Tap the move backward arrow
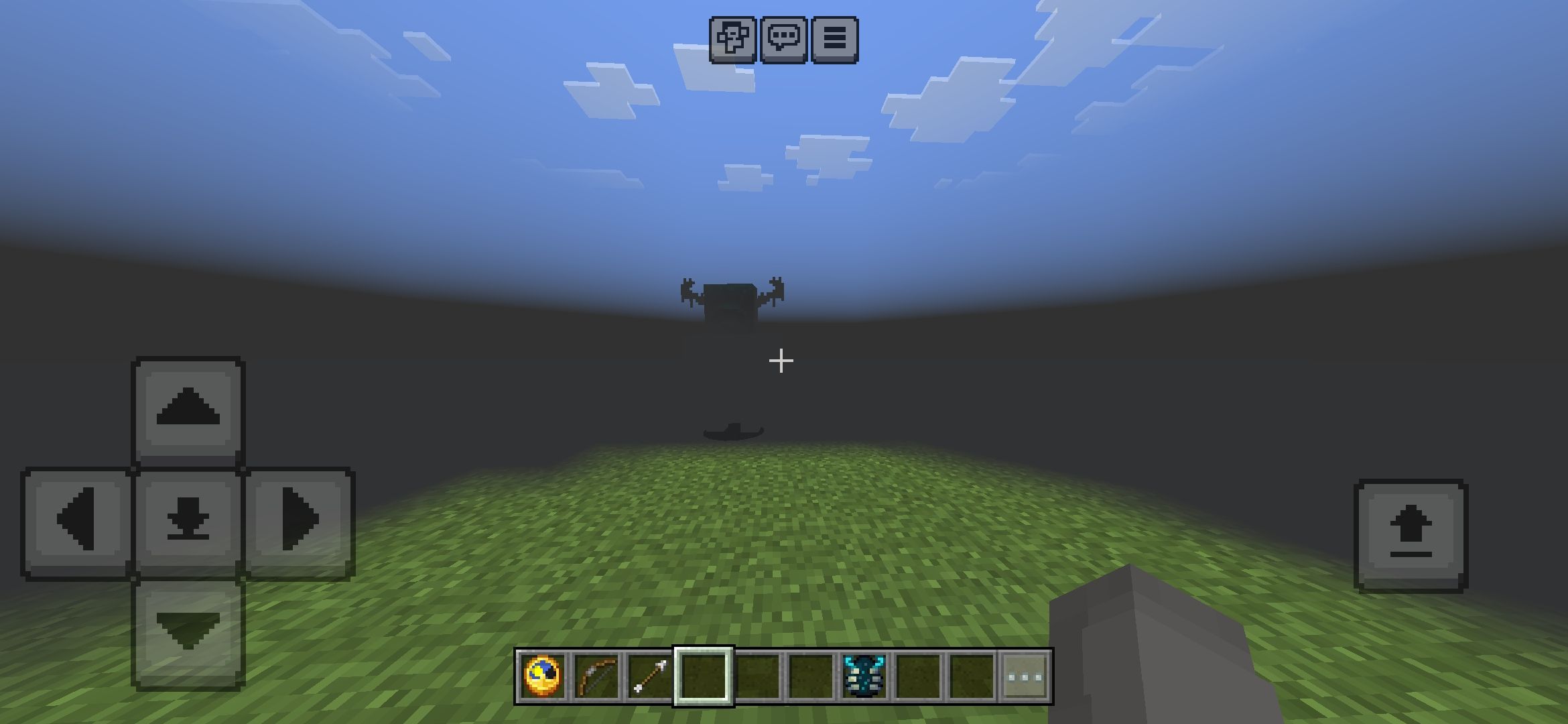Viewport: 1568px width, 724px height. tap(188, 632)
